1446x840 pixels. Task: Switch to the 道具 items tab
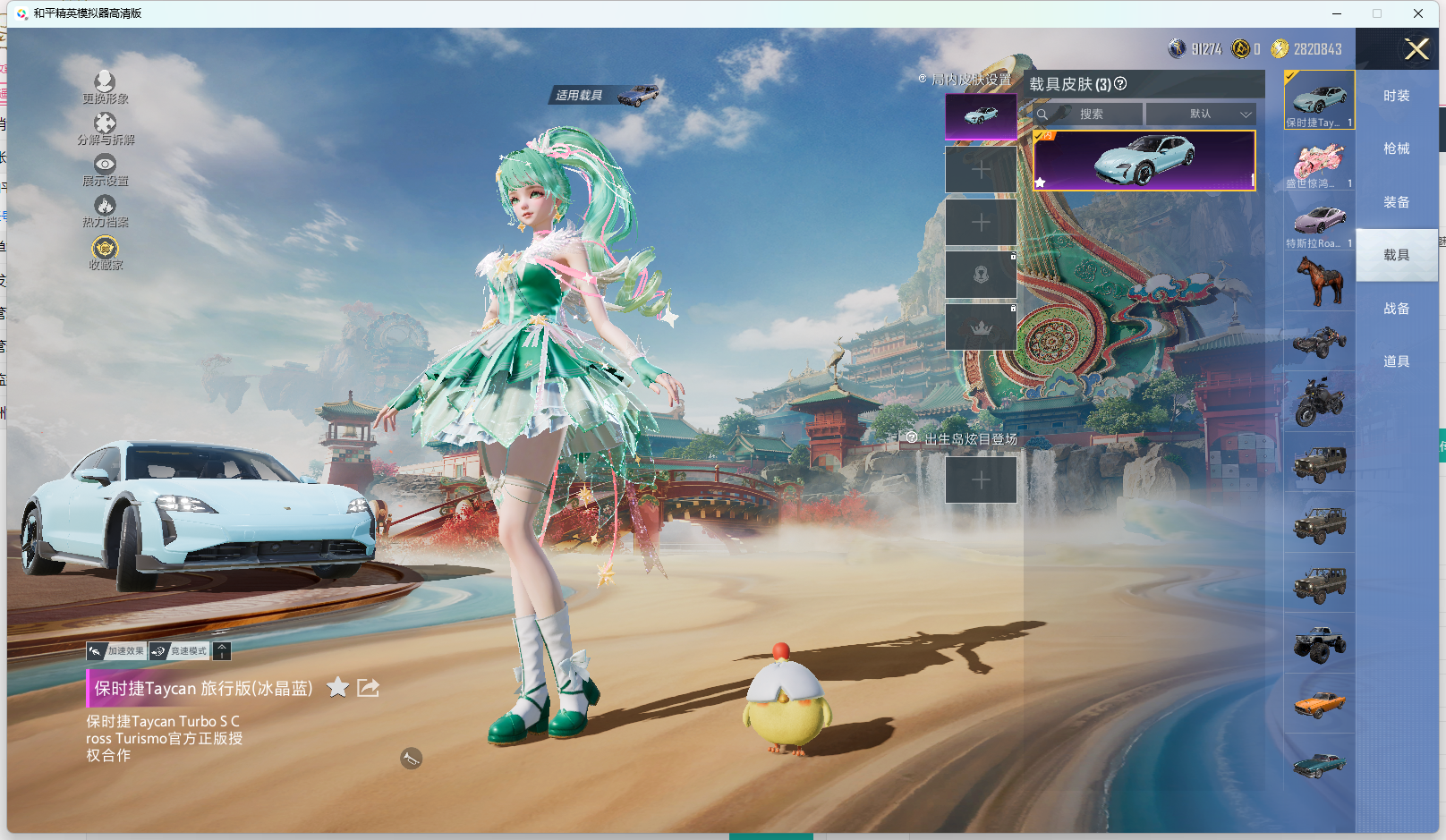[x=1396, y=361]
